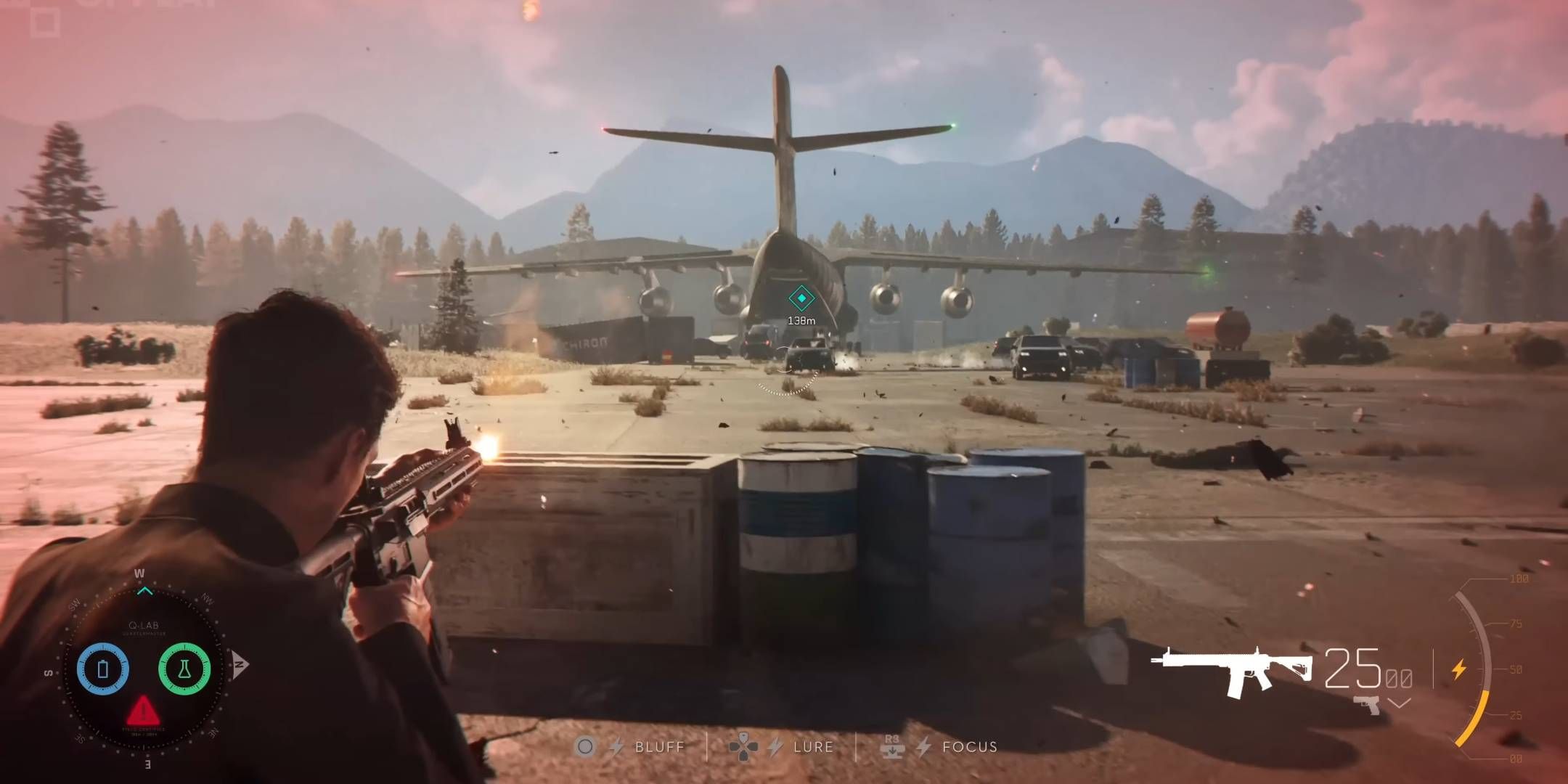Screen dimensions: 1568x784
Task: Click the red warning triangle on the compass
Action: pyautogui.click(x=142, y=711)
